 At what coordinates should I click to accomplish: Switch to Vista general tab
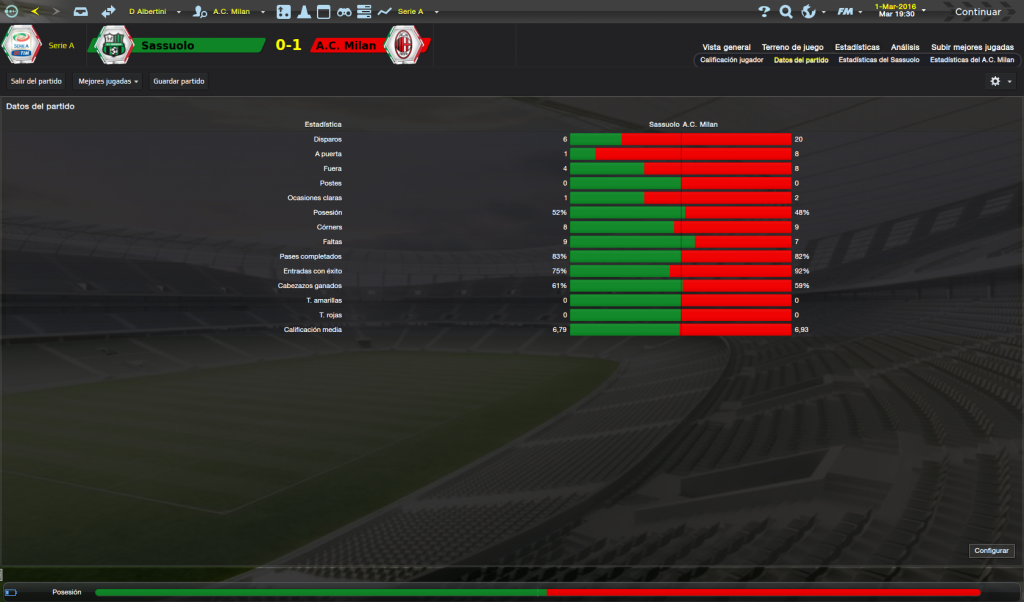(x=726, y=47)
